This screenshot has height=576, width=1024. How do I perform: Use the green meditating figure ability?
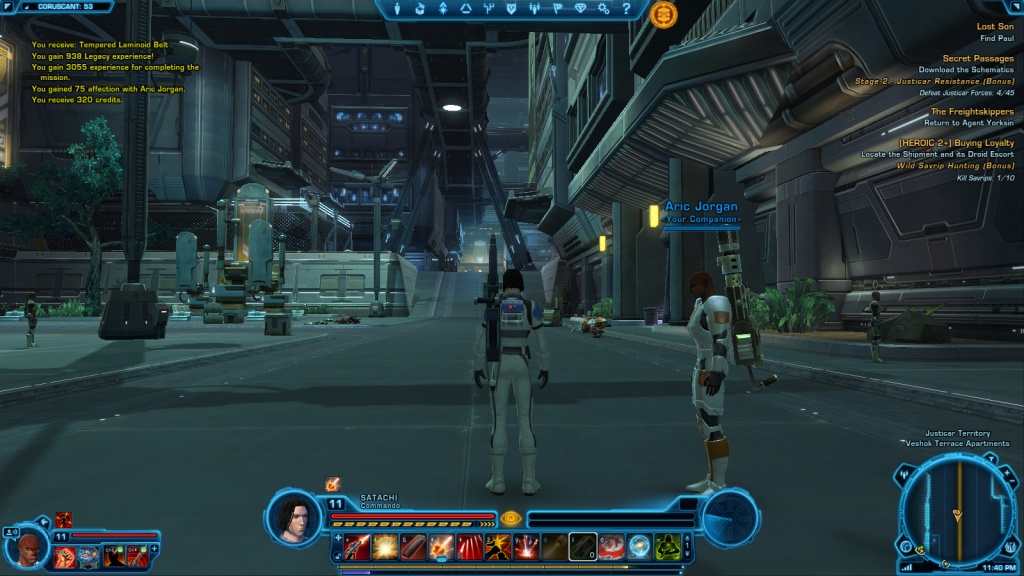click(x=668, y=546)
